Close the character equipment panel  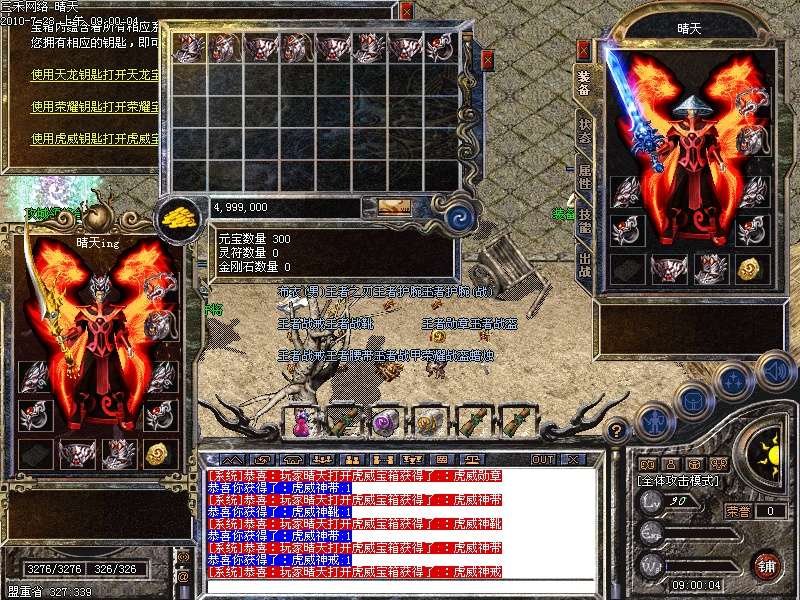point(583,49)
